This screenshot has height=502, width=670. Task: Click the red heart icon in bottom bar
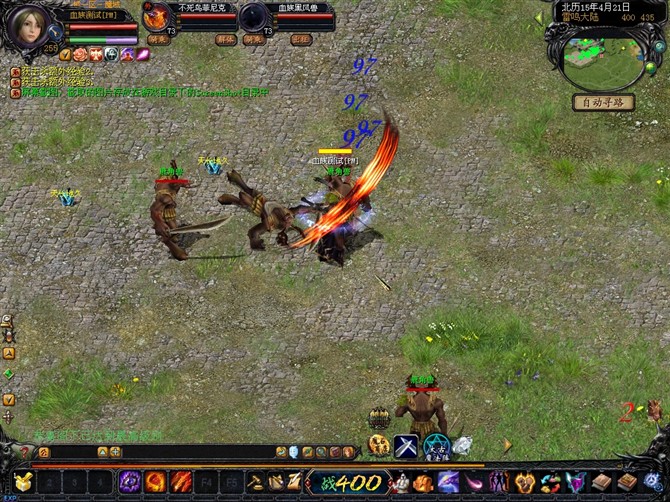click(x=524, y=482)
